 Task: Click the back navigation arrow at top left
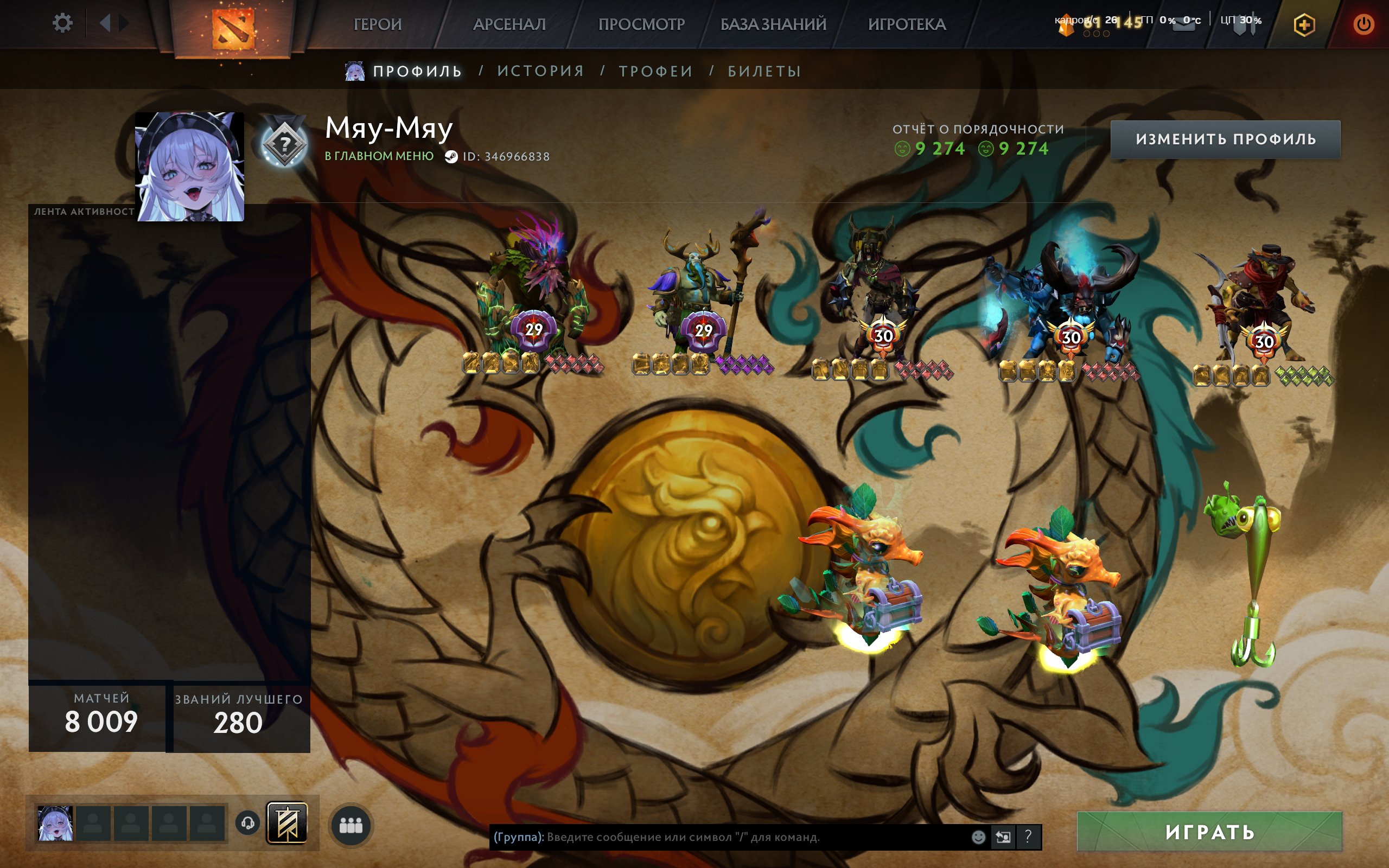pos(105,23)
